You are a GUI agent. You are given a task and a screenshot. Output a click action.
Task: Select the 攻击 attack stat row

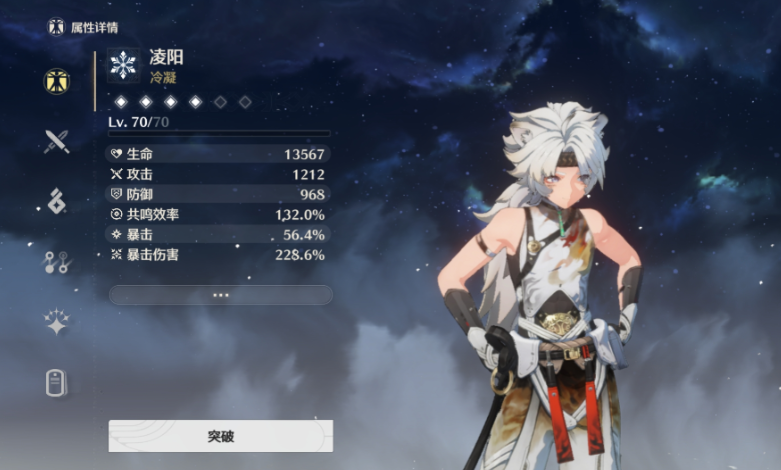tap(218, 174)
